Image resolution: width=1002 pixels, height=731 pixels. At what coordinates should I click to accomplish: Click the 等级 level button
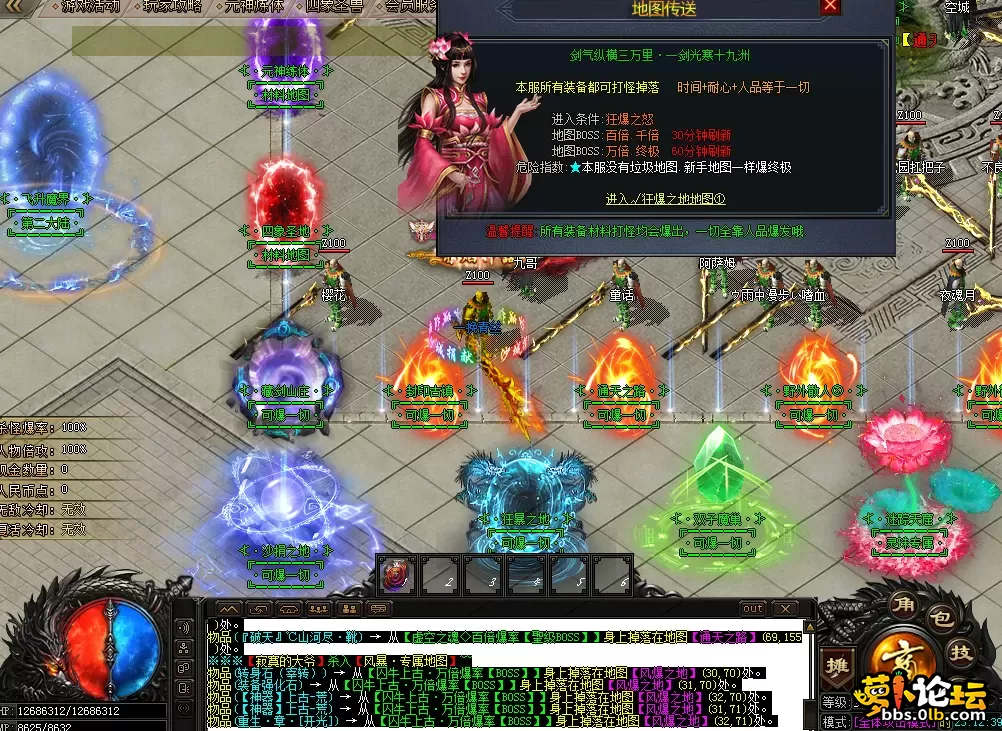tap(834, 702)
